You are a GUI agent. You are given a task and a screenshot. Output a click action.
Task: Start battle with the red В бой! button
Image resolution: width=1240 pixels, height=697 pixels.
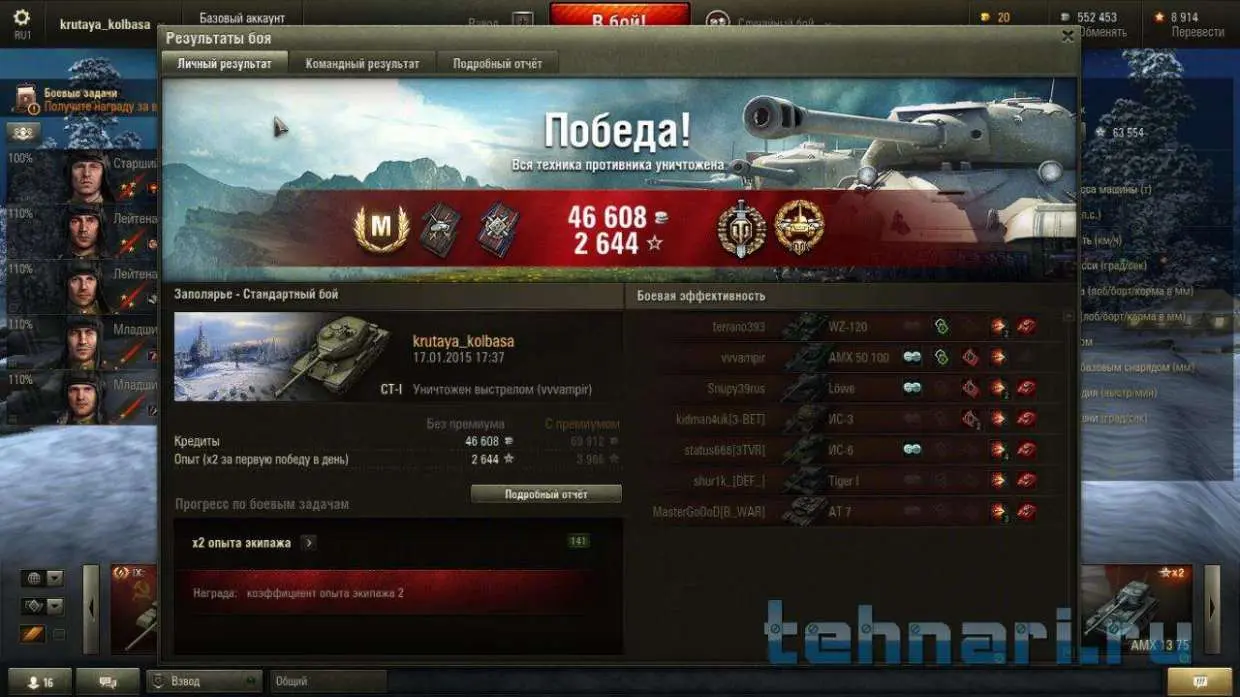[x=619, y=19]
